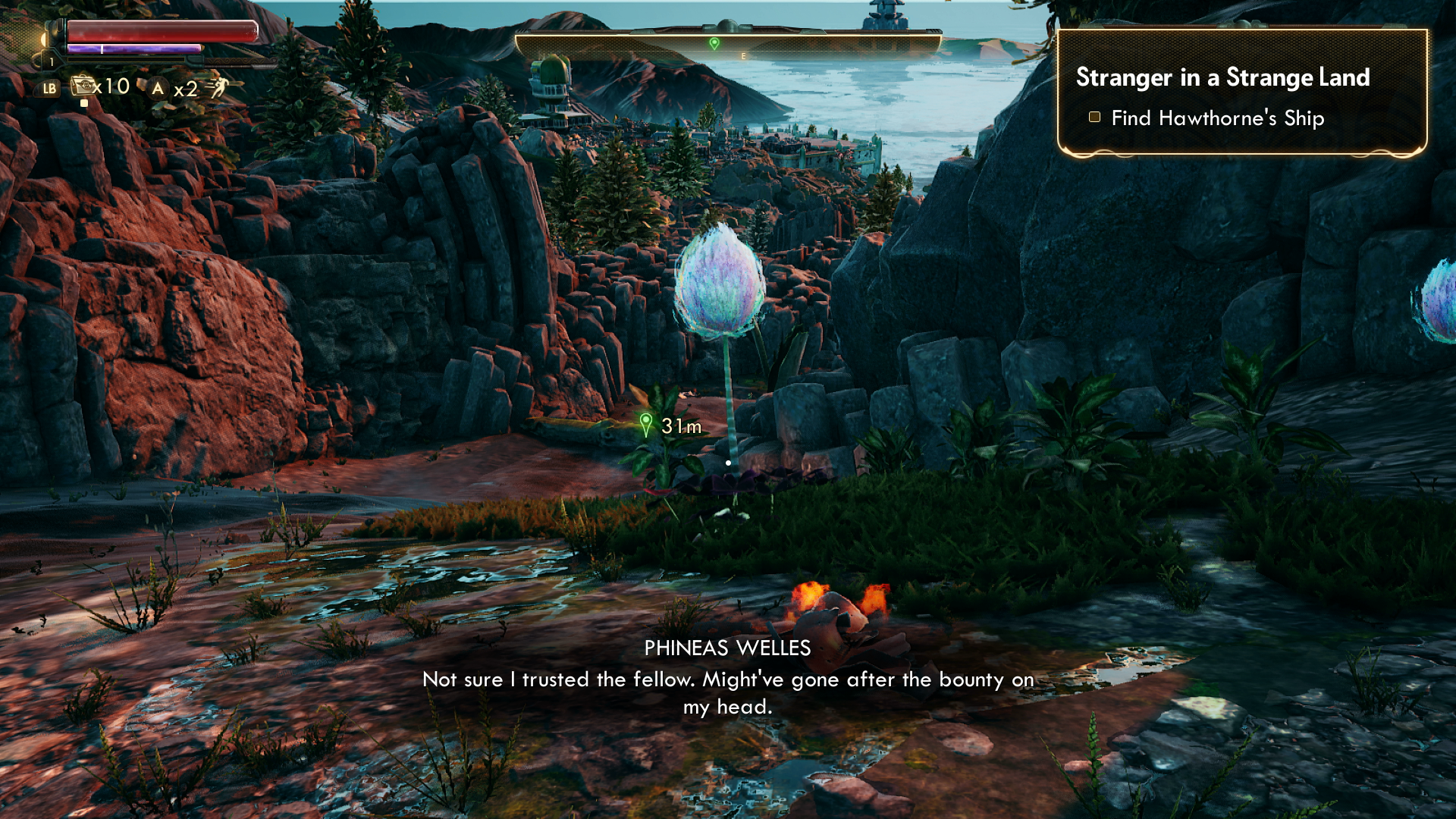This screenshot has width=1456, height=819.
Task: Click the red health bar
Action: 157,30
